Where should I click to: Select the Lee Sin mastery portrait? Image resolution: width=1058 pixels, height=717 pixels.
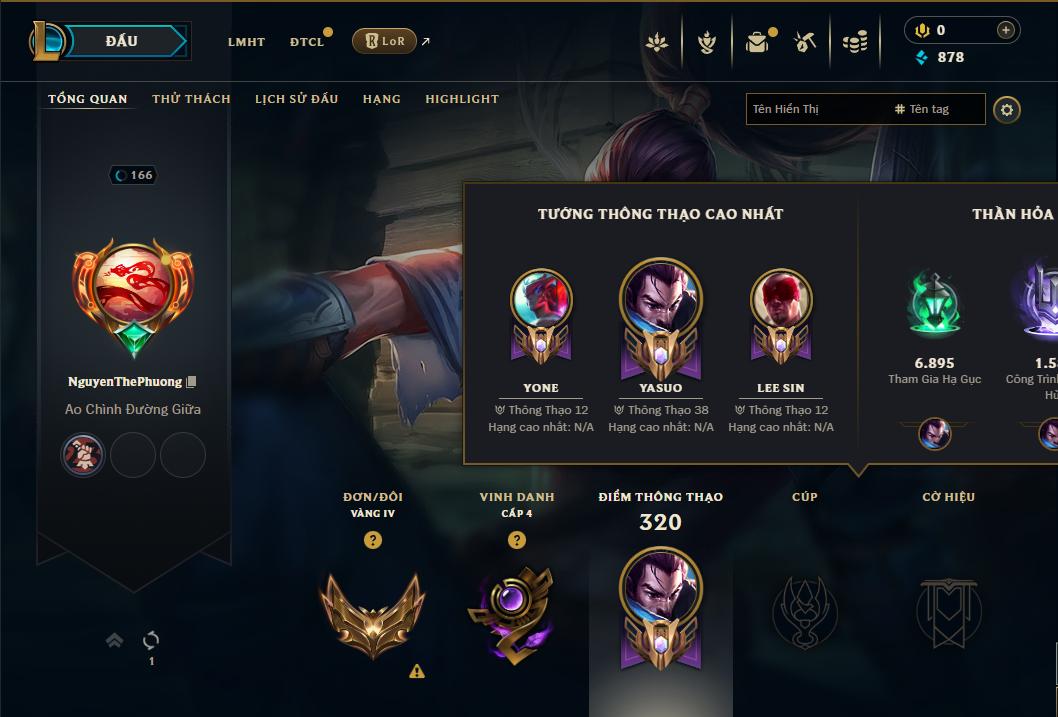click(781, 300)
